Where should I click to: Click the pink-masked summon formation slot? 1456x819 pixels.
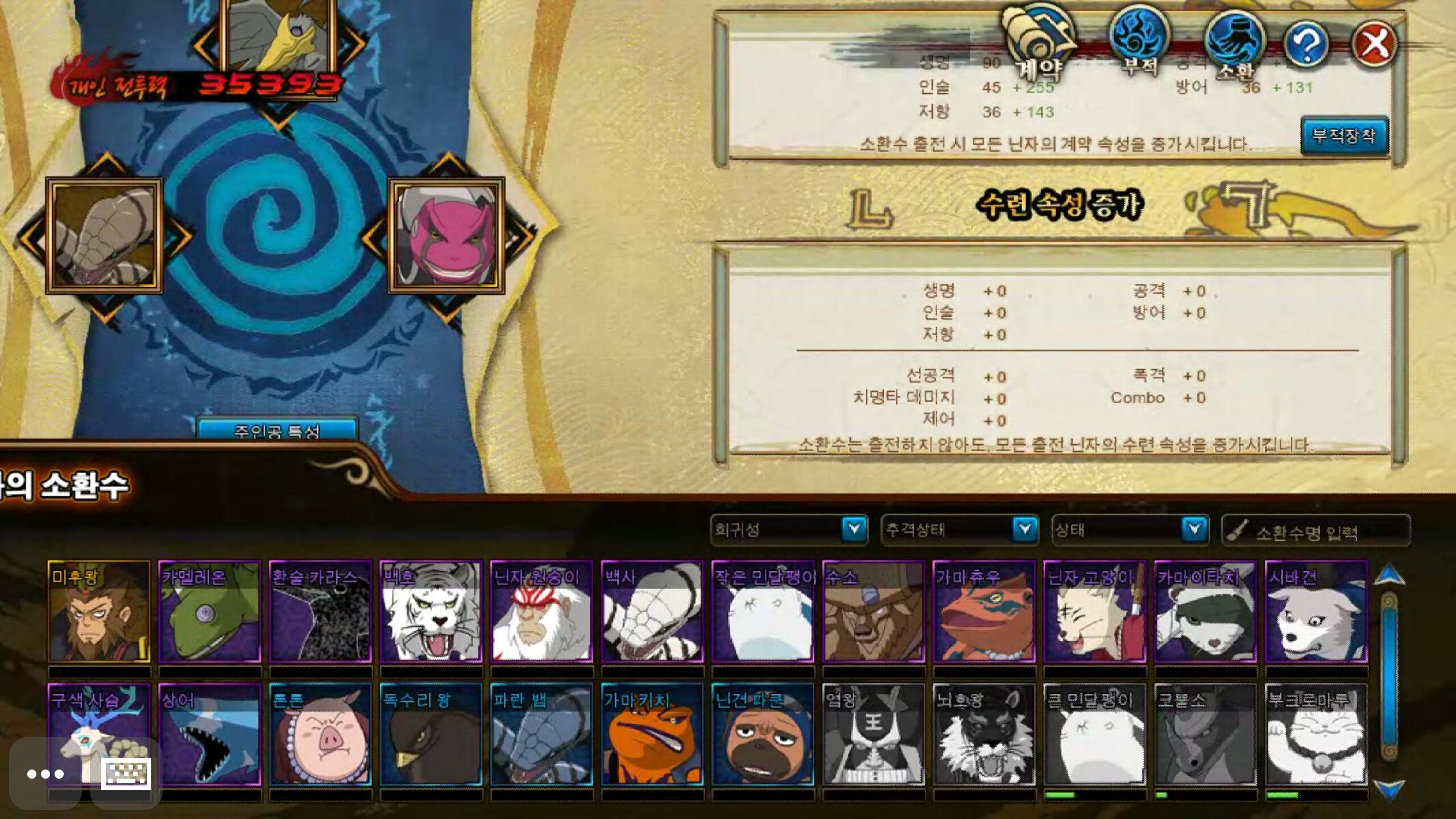coord(446,235)
